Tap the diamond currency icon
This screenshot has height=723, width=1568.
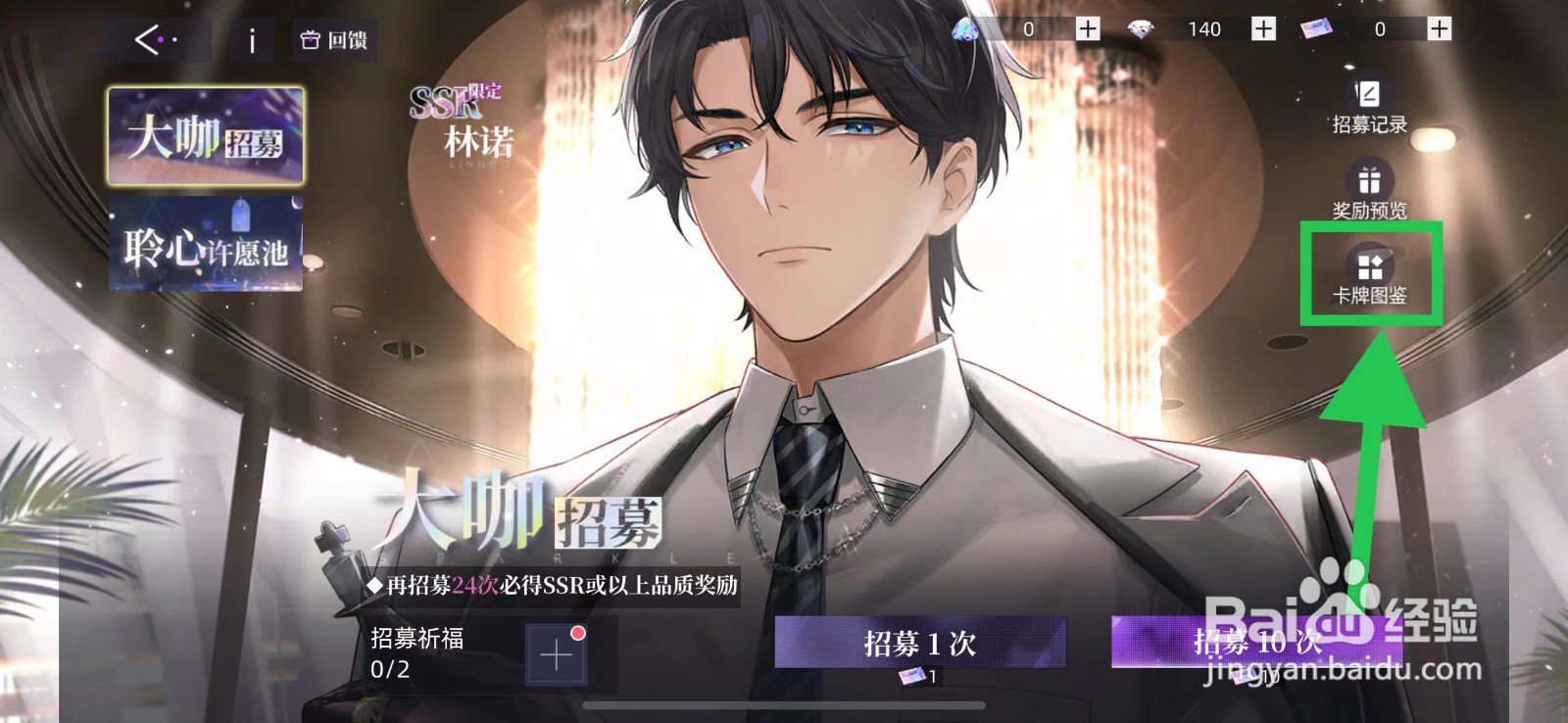point(1143,29)
